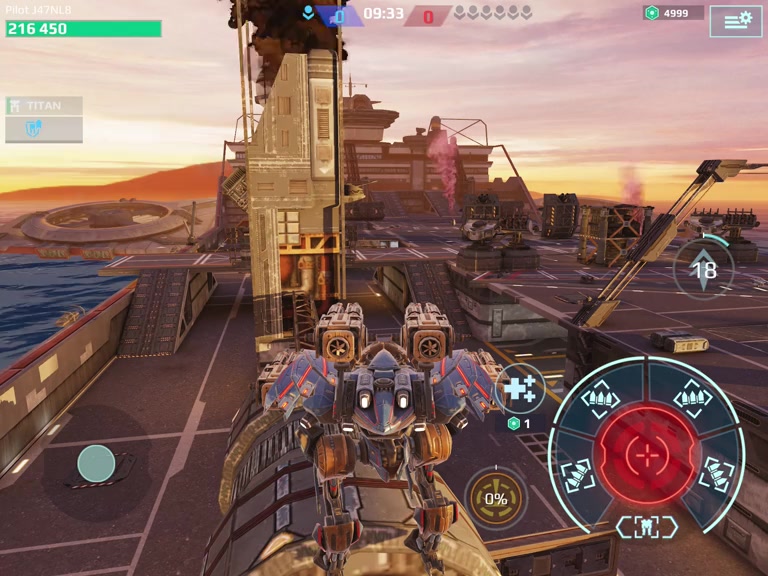The width and height of the screenshot is (768, 576).
Task: Select the blue shield icon panel
Action: (x=44, y=129)
